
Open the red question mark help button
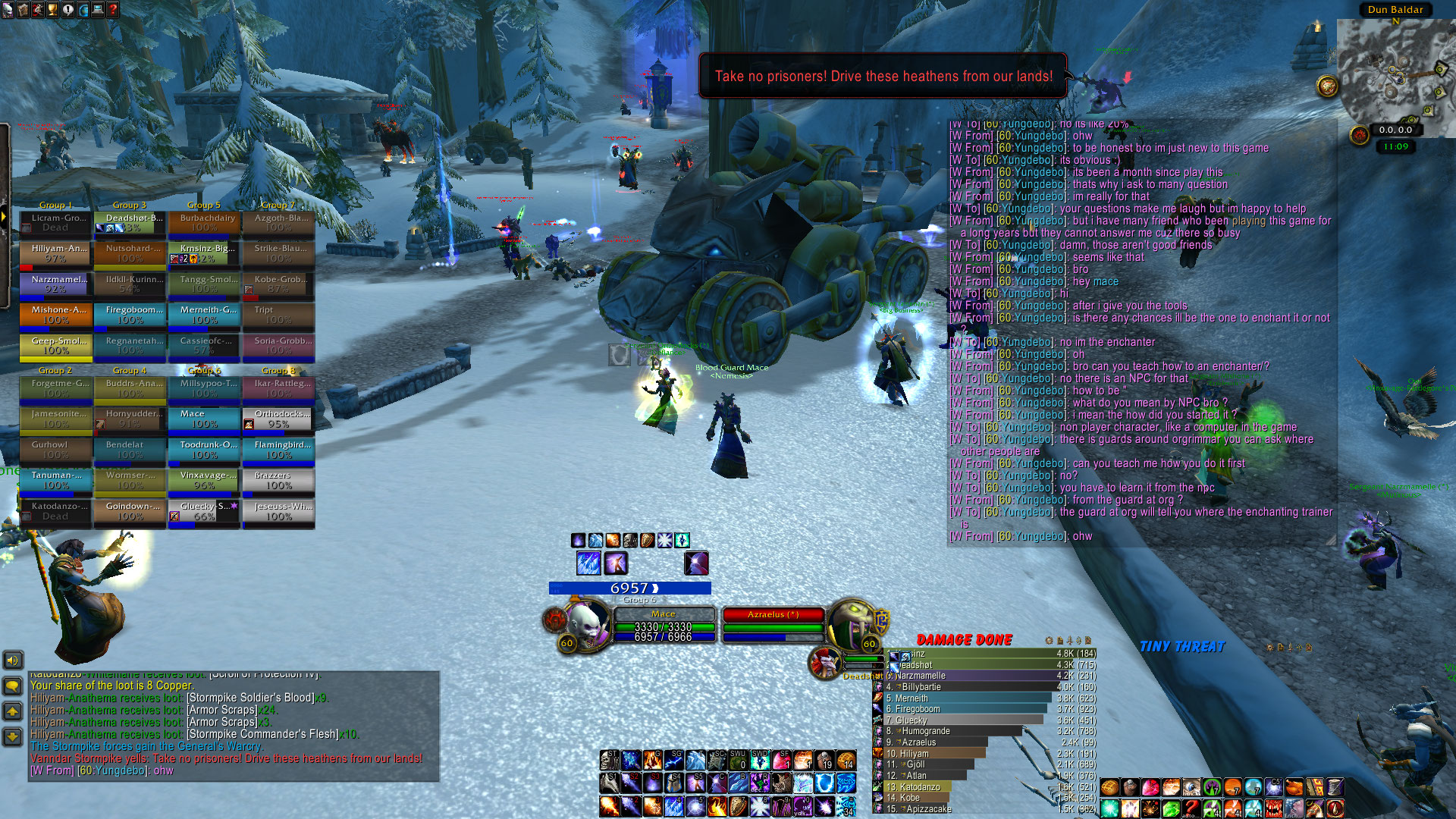pos(113,9)
